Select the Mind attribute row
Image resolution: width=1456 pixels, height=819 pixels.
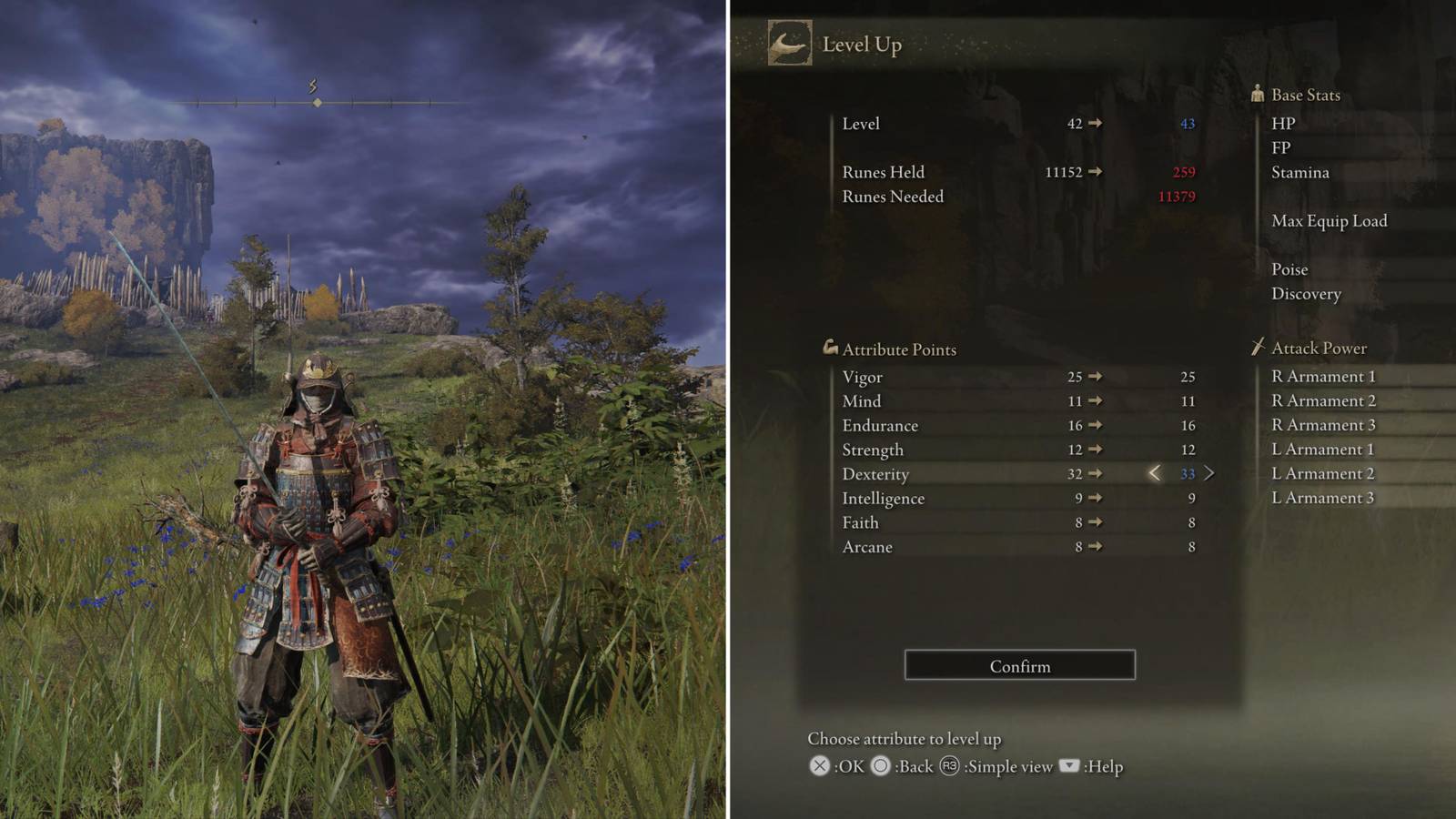coord(861,400)
